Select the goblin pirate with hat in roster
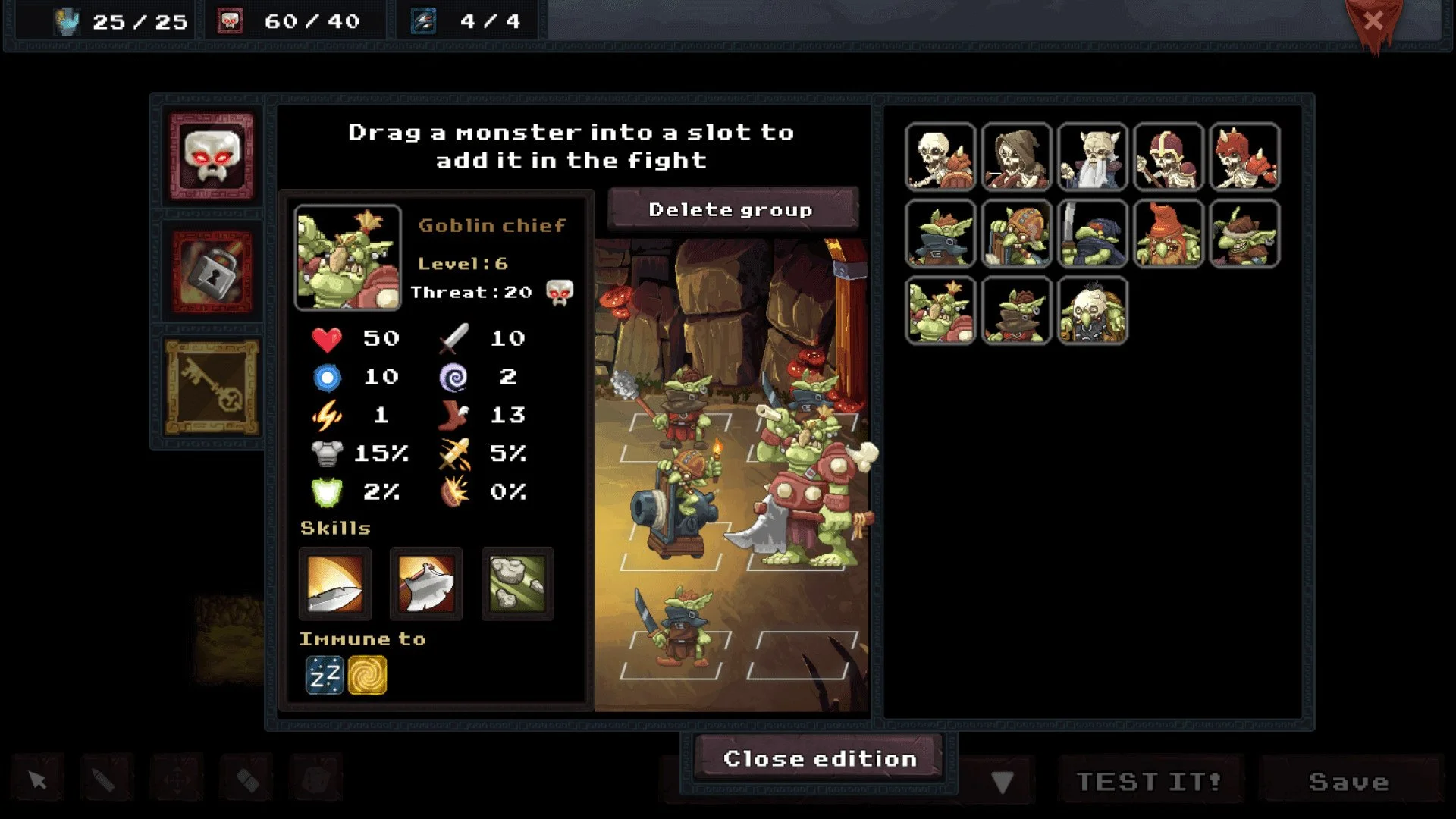 pos(940,235)
